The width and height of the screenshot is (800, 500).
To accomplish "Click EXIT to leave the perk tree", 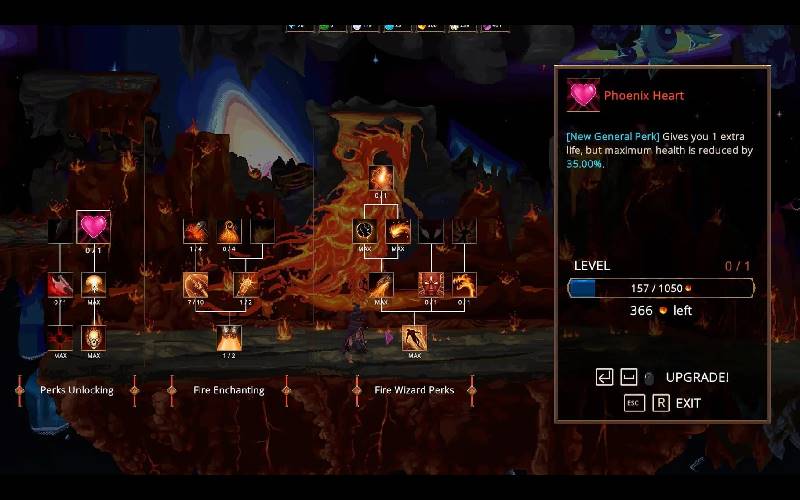I will click(687, 403).
